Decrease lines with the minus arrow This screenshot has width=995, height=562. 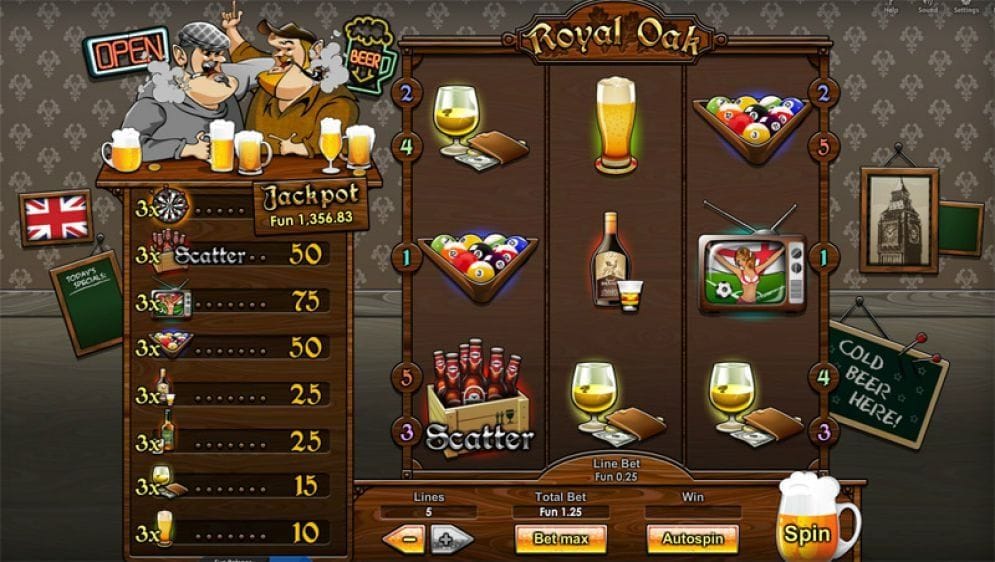coord(403,539)
